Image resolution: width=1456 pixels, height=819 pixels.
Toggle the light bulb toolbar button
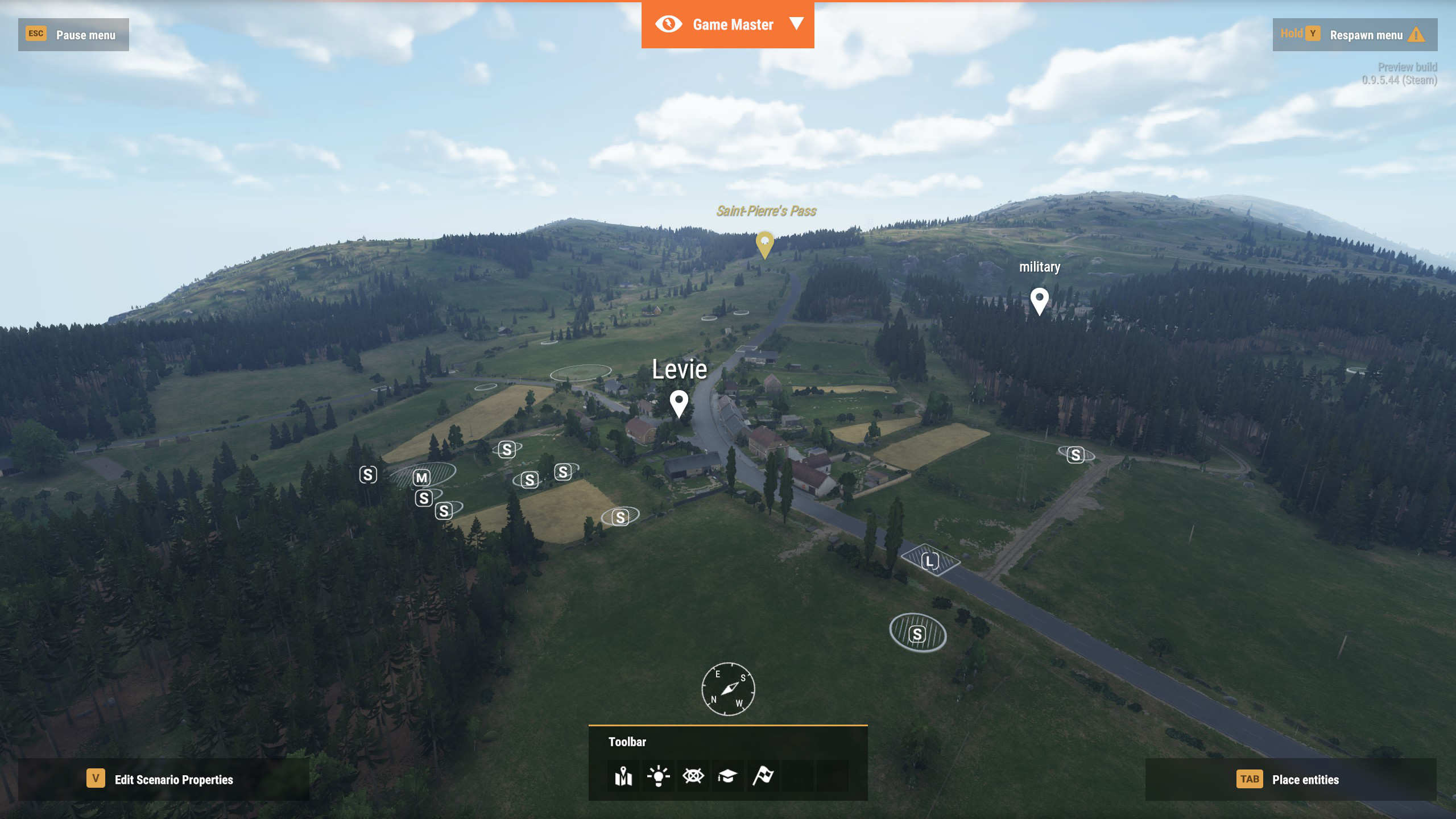click(658, 776)
